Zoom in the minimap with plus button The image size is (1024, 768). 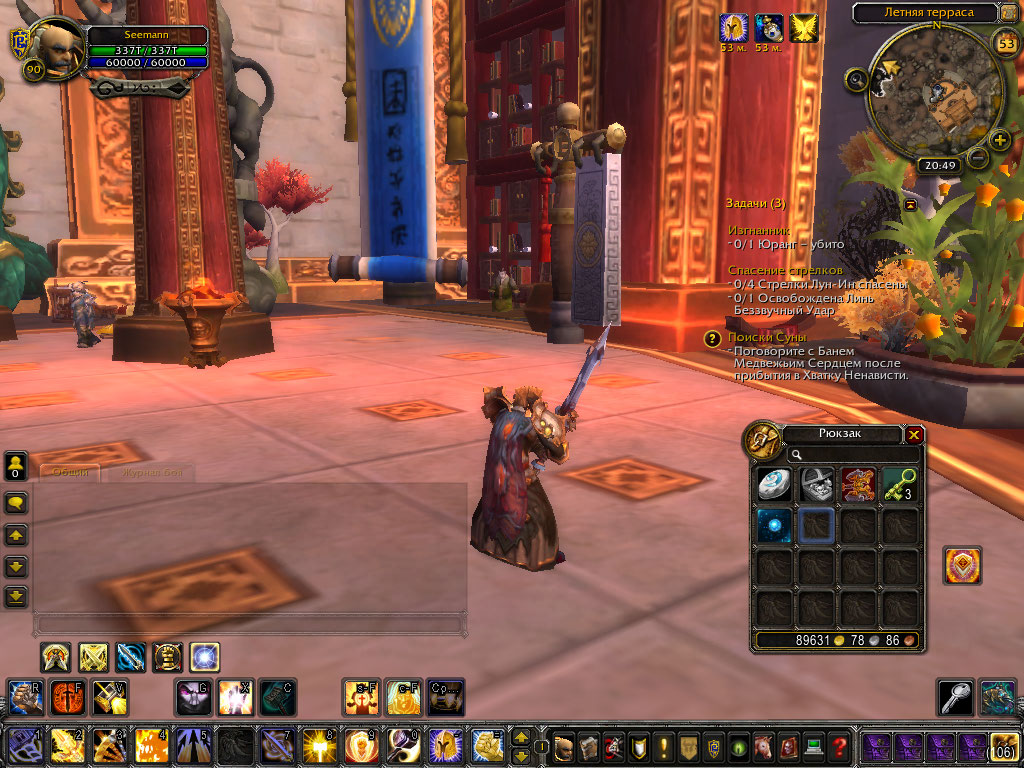click(999, 139)
